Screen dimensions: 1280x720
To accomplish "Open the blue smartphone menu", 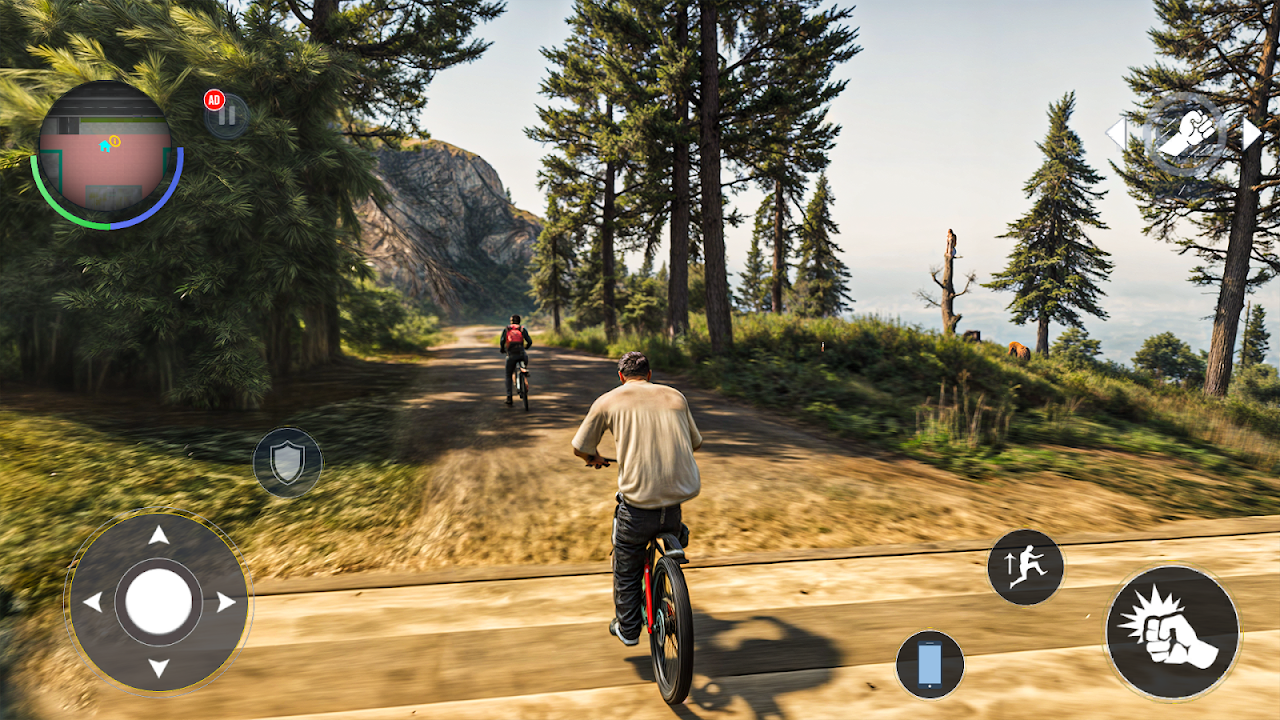I will [x=930, y=664].
